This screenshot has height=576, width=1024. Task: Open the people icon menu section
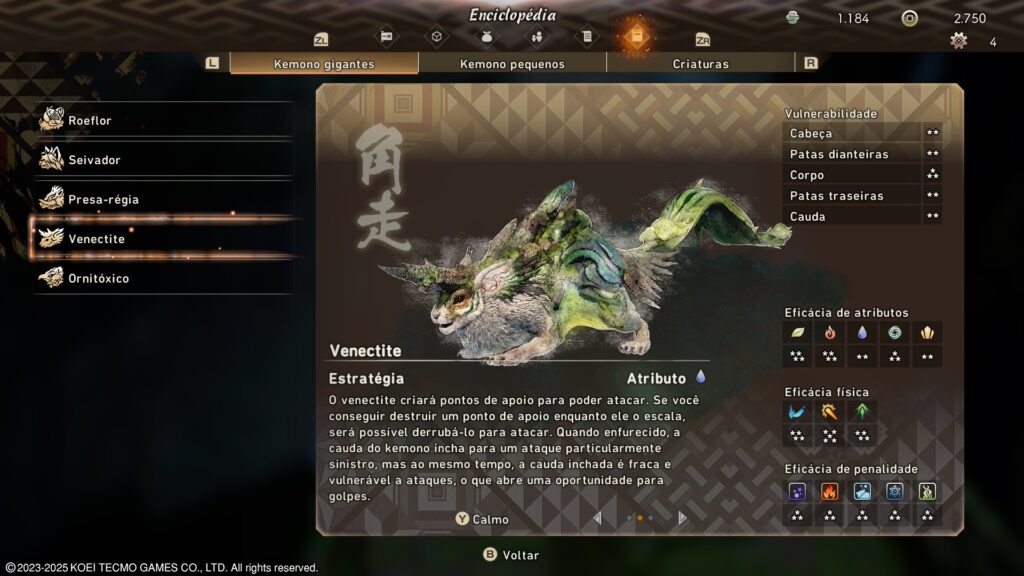(536, 37)
